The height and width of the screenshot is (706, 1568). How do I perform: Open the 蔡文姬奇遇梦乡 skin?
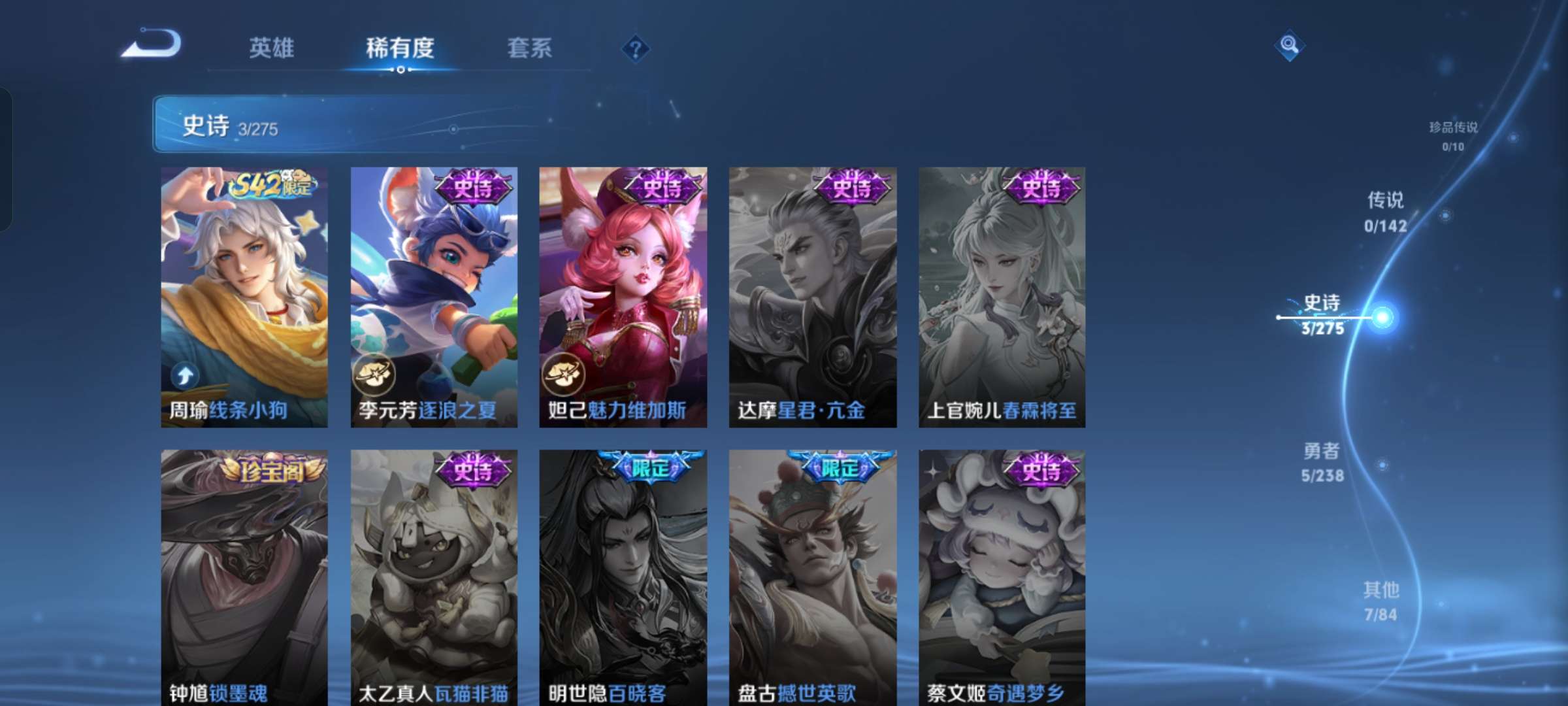(x=1000, y=575)
